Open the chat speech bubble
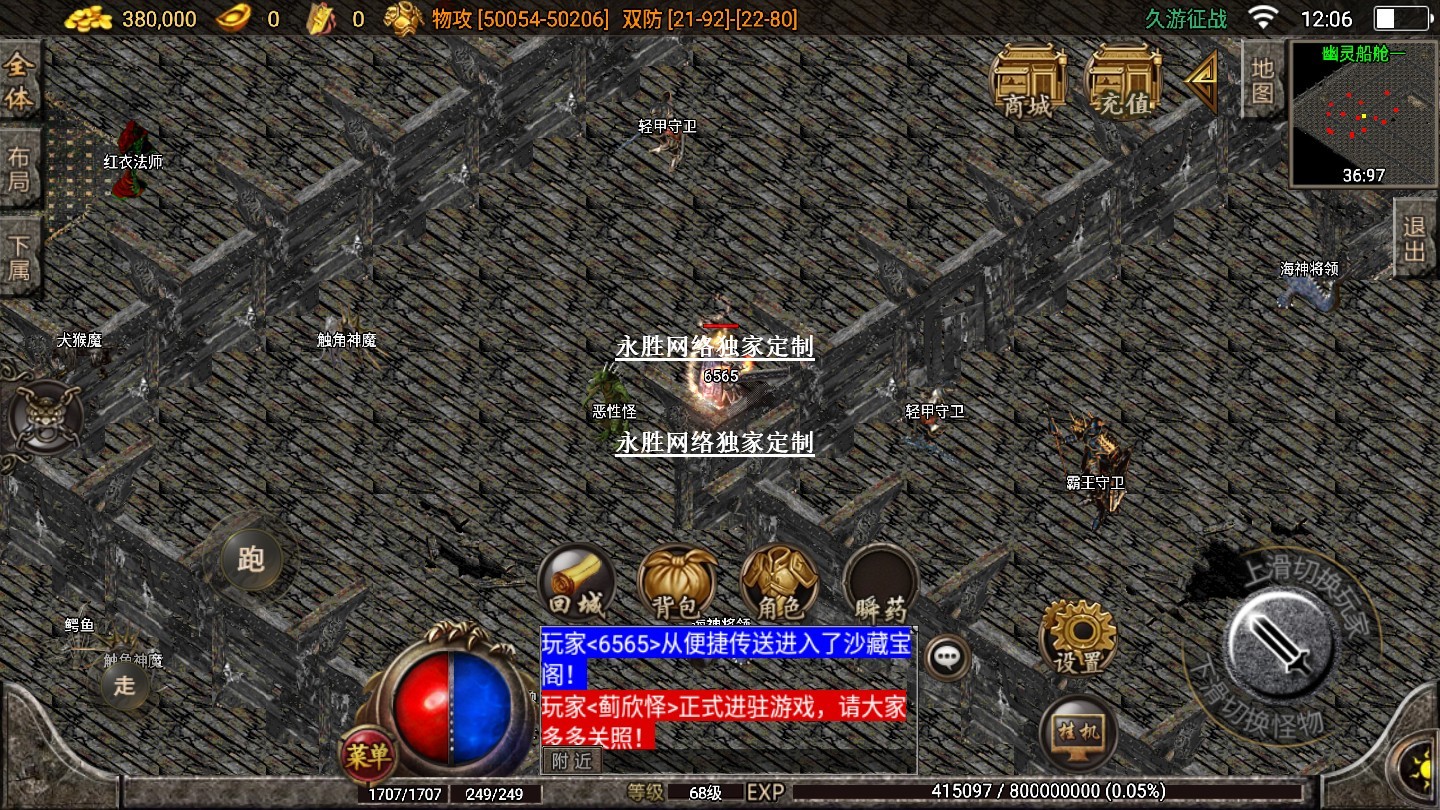1440x810 pixels. [x=945, y=657]
